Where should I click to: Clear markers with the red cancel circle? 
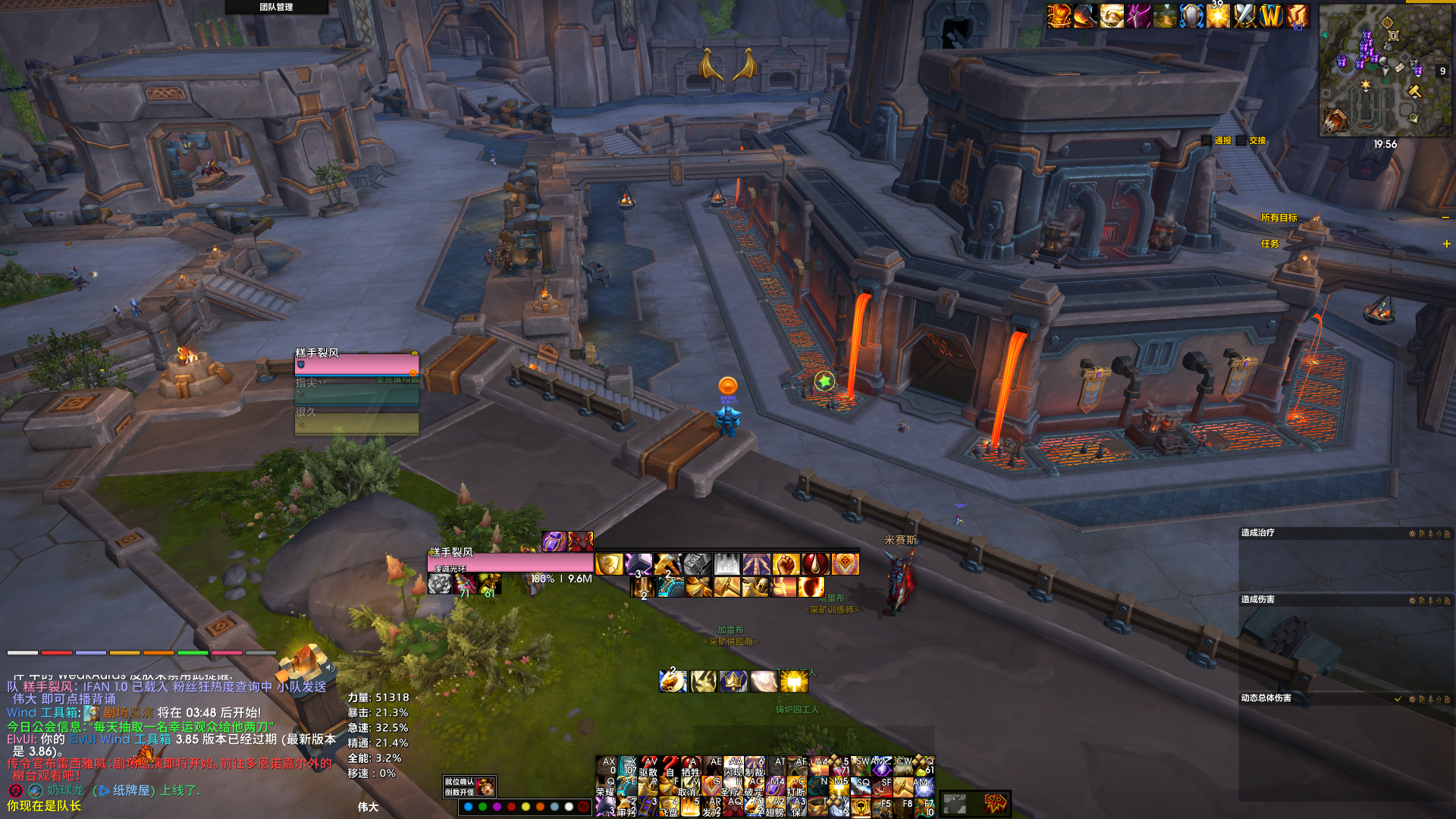[582, 807]
